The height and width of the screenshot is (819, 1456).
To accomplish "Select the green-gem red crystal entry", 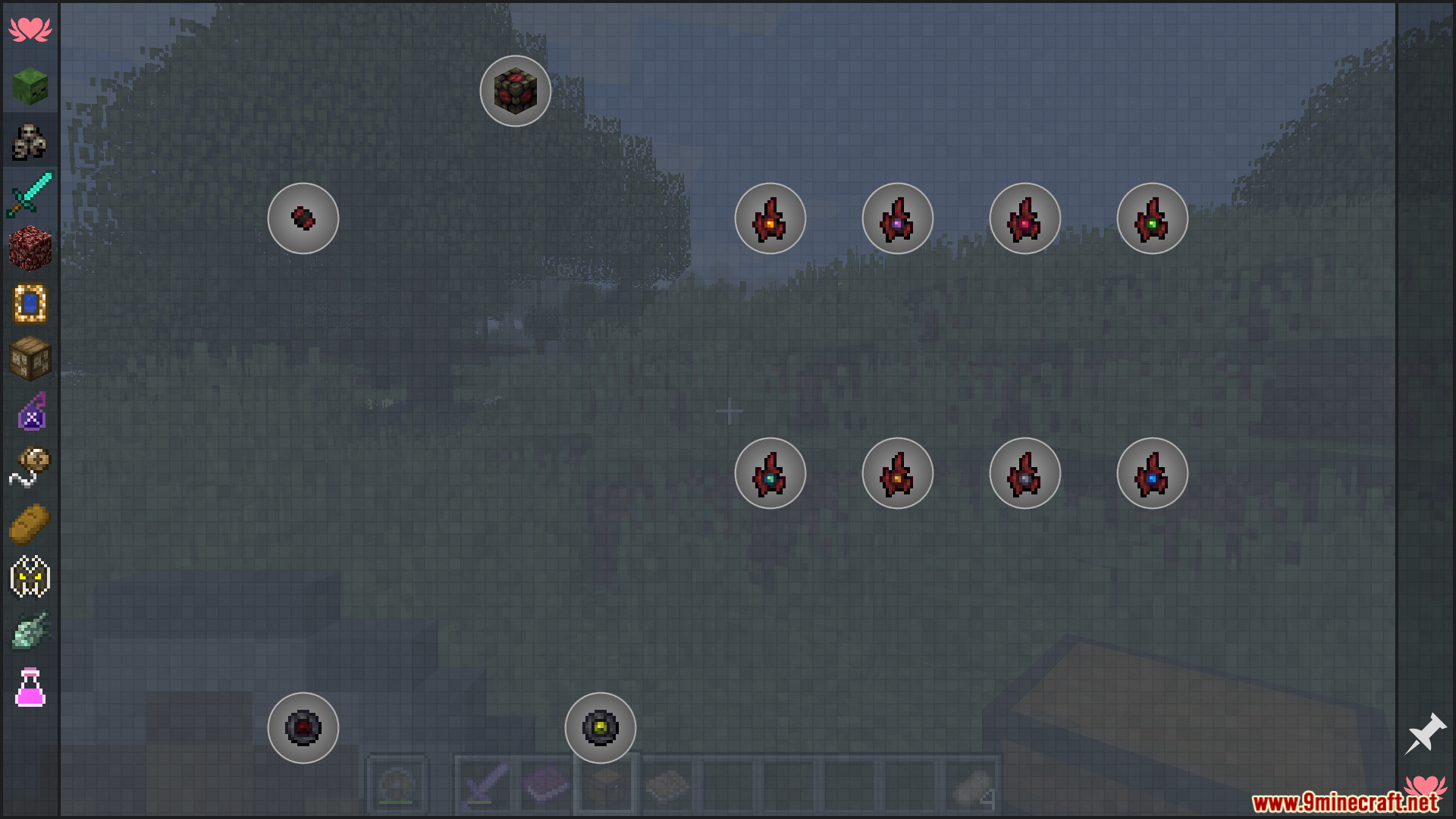I will 1153,218.
